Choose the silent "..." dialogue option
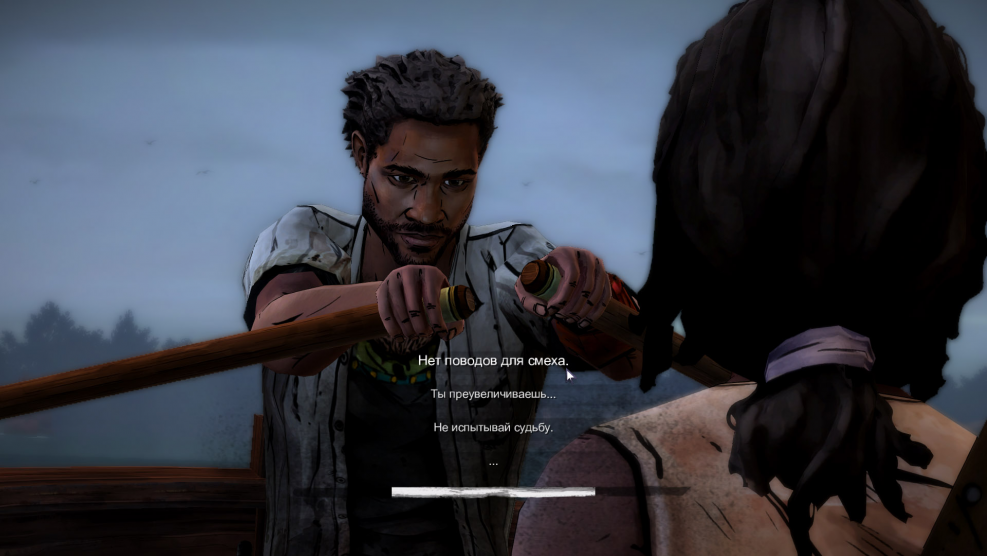Viewport: 987px width, 556px height. 493,462
